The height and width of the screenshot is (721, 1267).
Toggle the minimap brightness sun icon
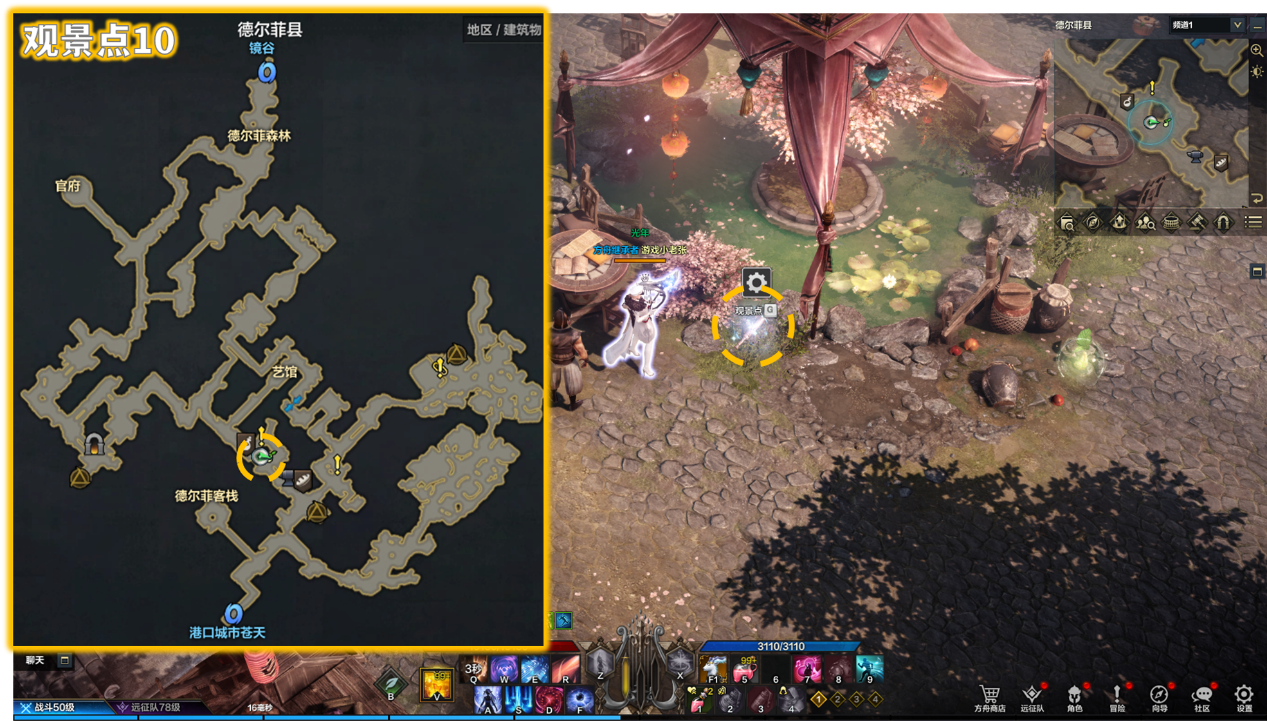pyautogui.click(x=1257, y=71)
